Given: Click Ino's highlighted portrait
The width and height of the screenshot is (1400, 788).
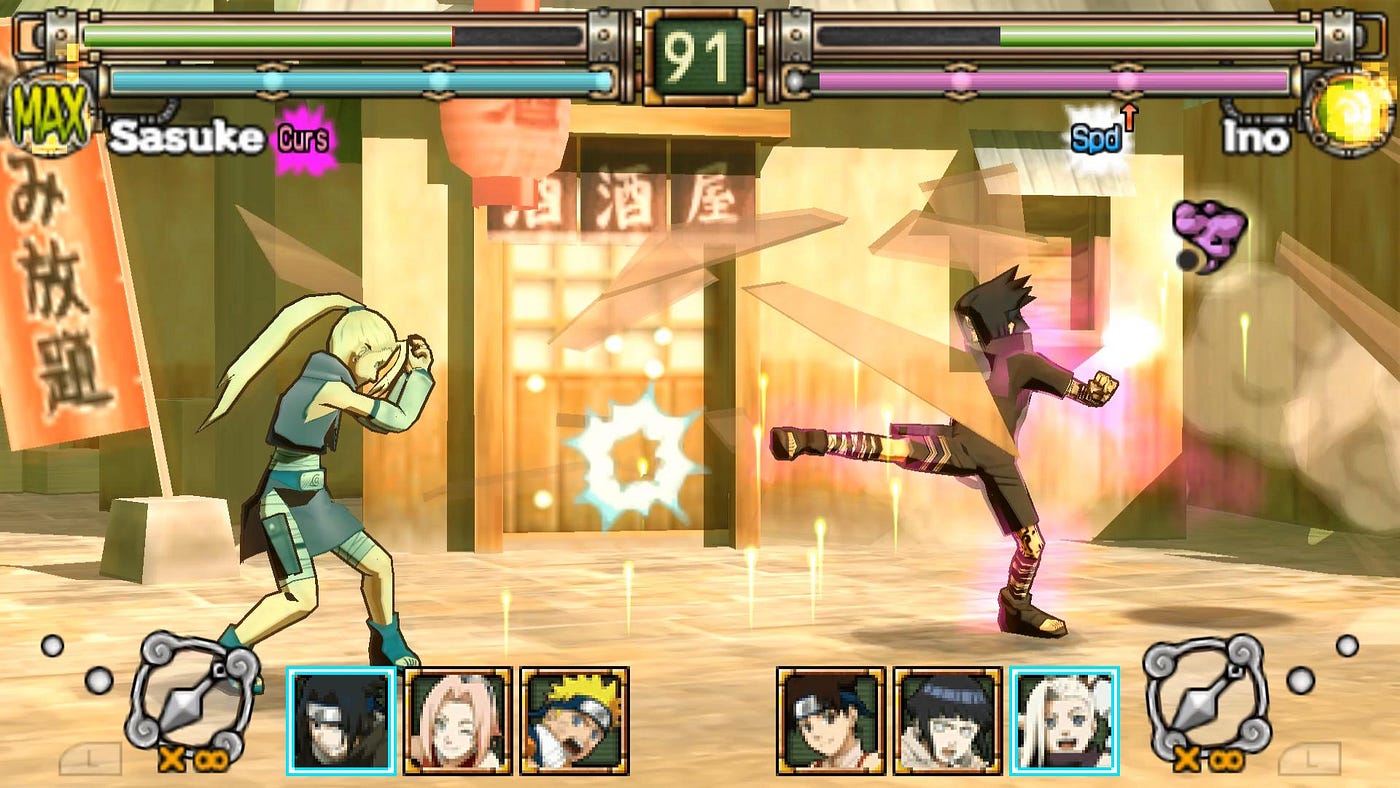Looking at the screenshot, I should (1064, 720).
